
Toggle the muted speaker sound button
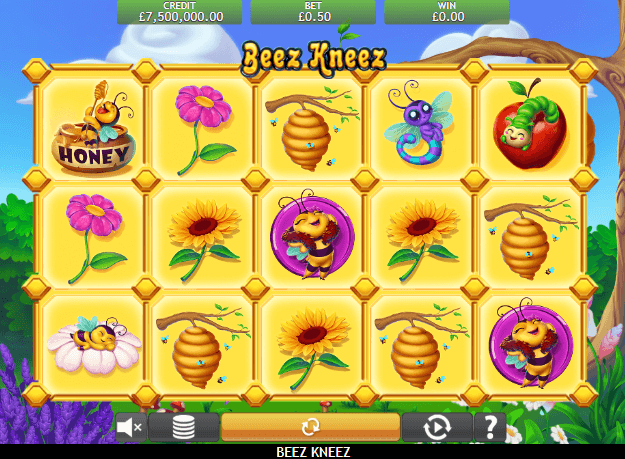[130, 427]
